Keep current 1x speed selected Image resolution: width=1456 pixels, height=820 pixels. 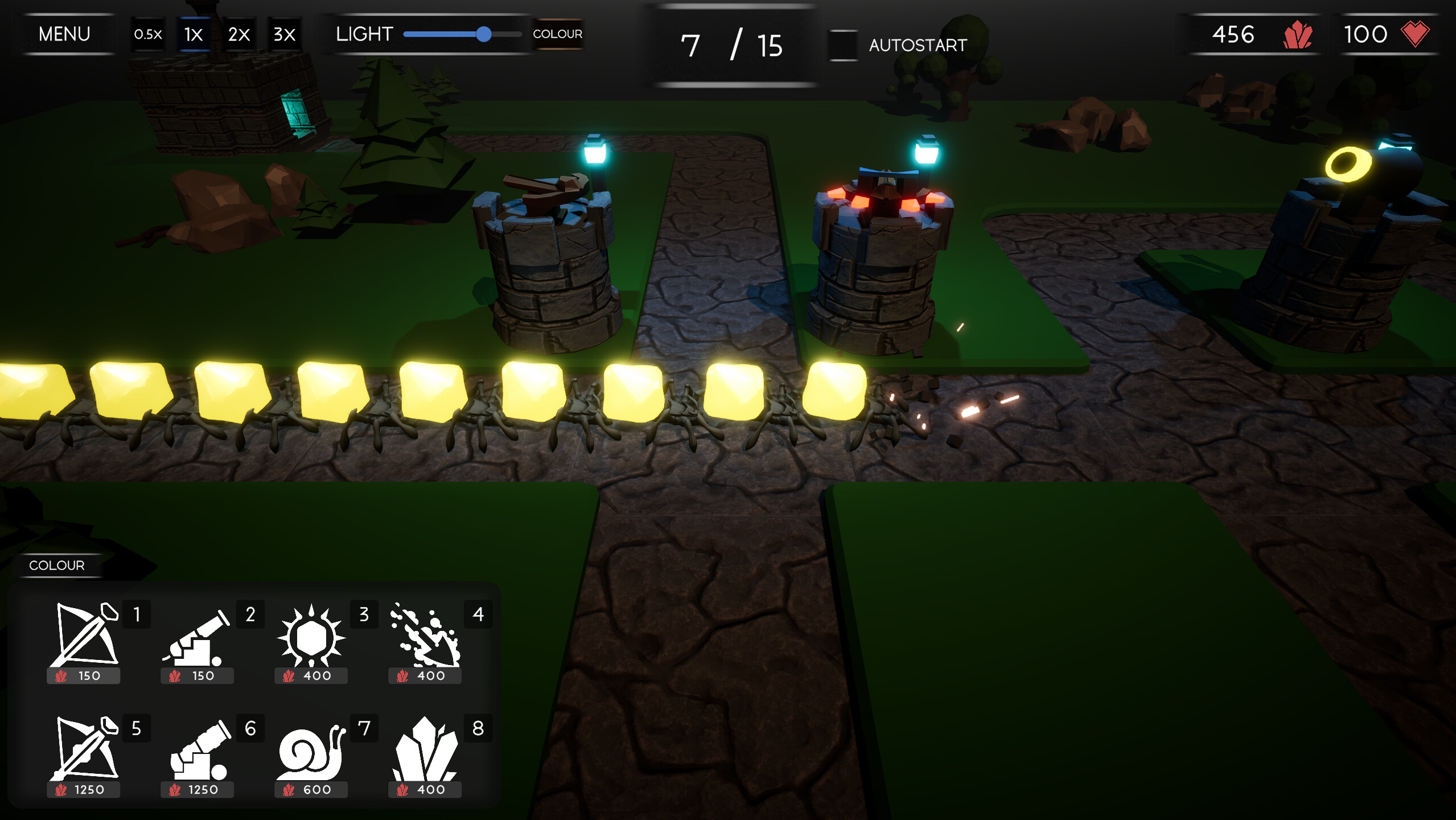[x=192, y=34]
